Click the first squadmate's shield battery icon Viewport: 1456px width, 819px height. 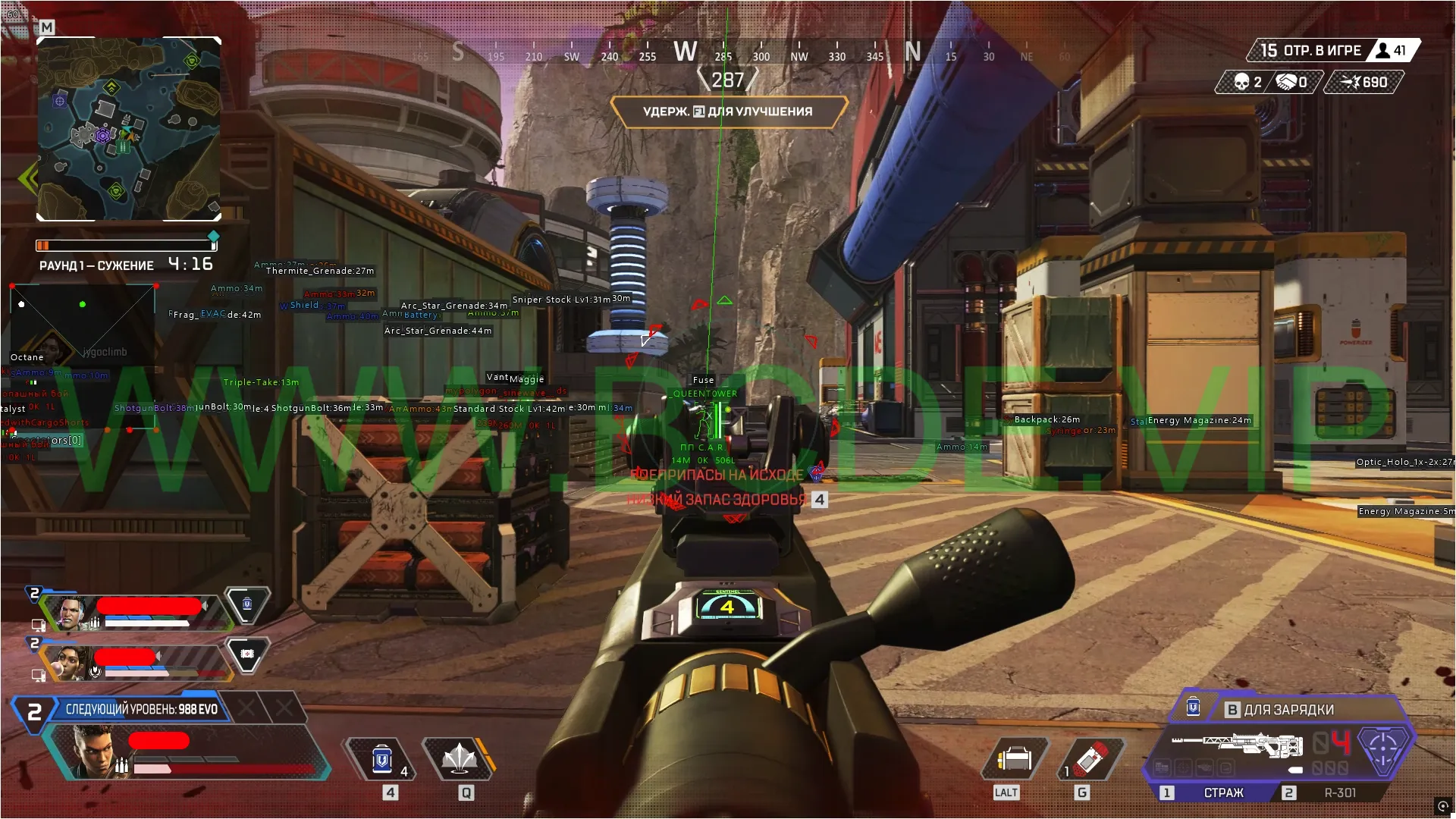pos(247,604)
